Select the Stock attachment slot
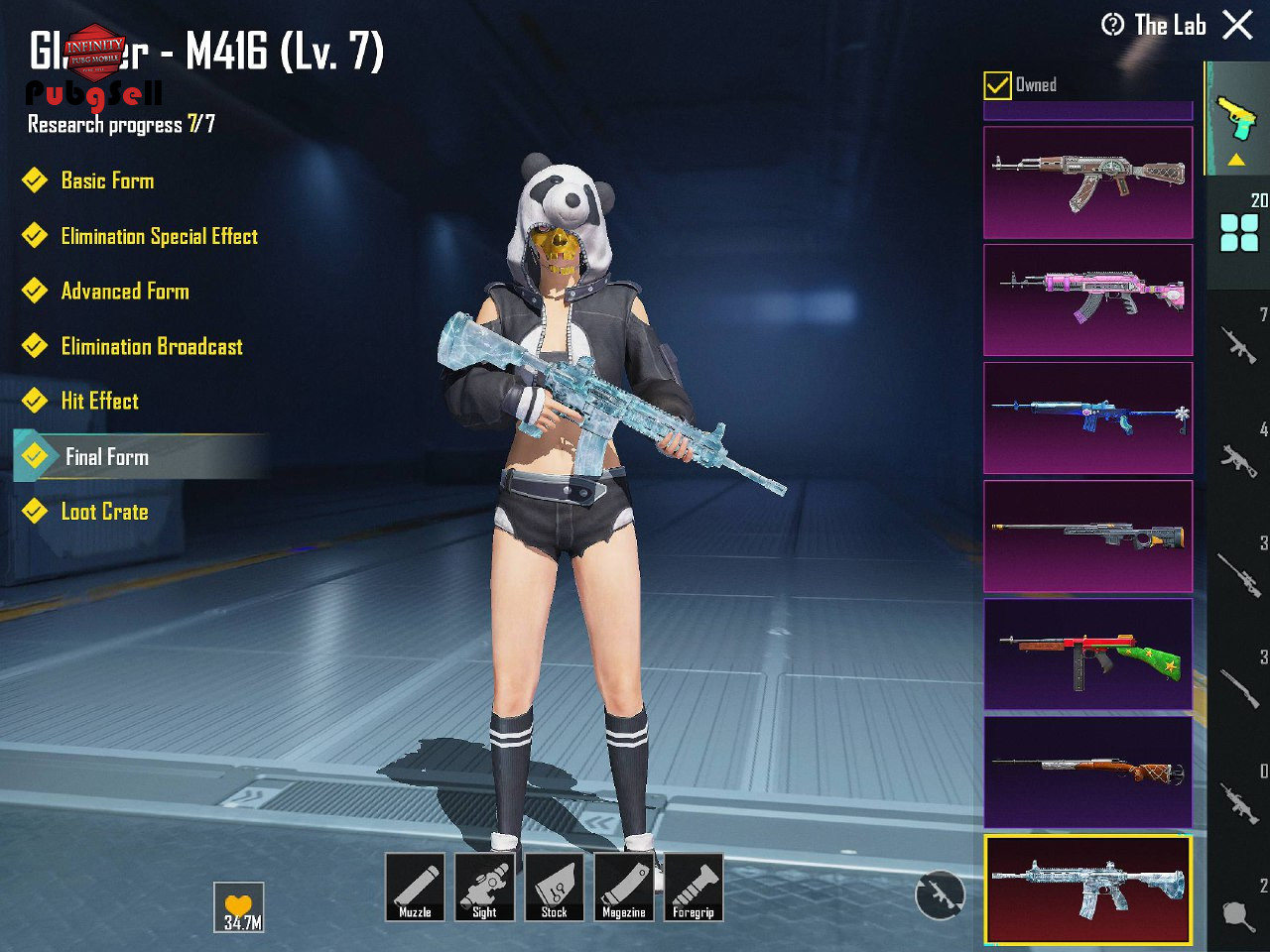 554,888
